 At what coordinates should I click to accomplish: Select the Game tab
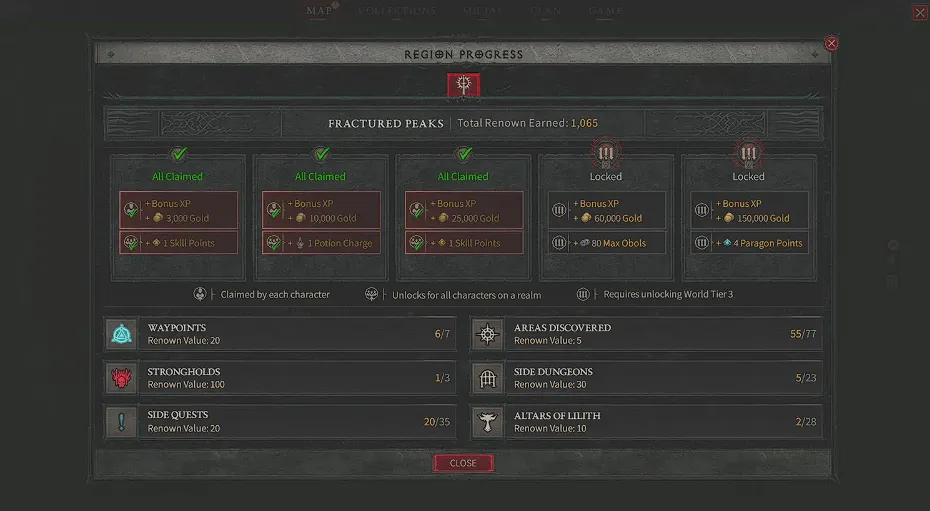coord(606,11)
